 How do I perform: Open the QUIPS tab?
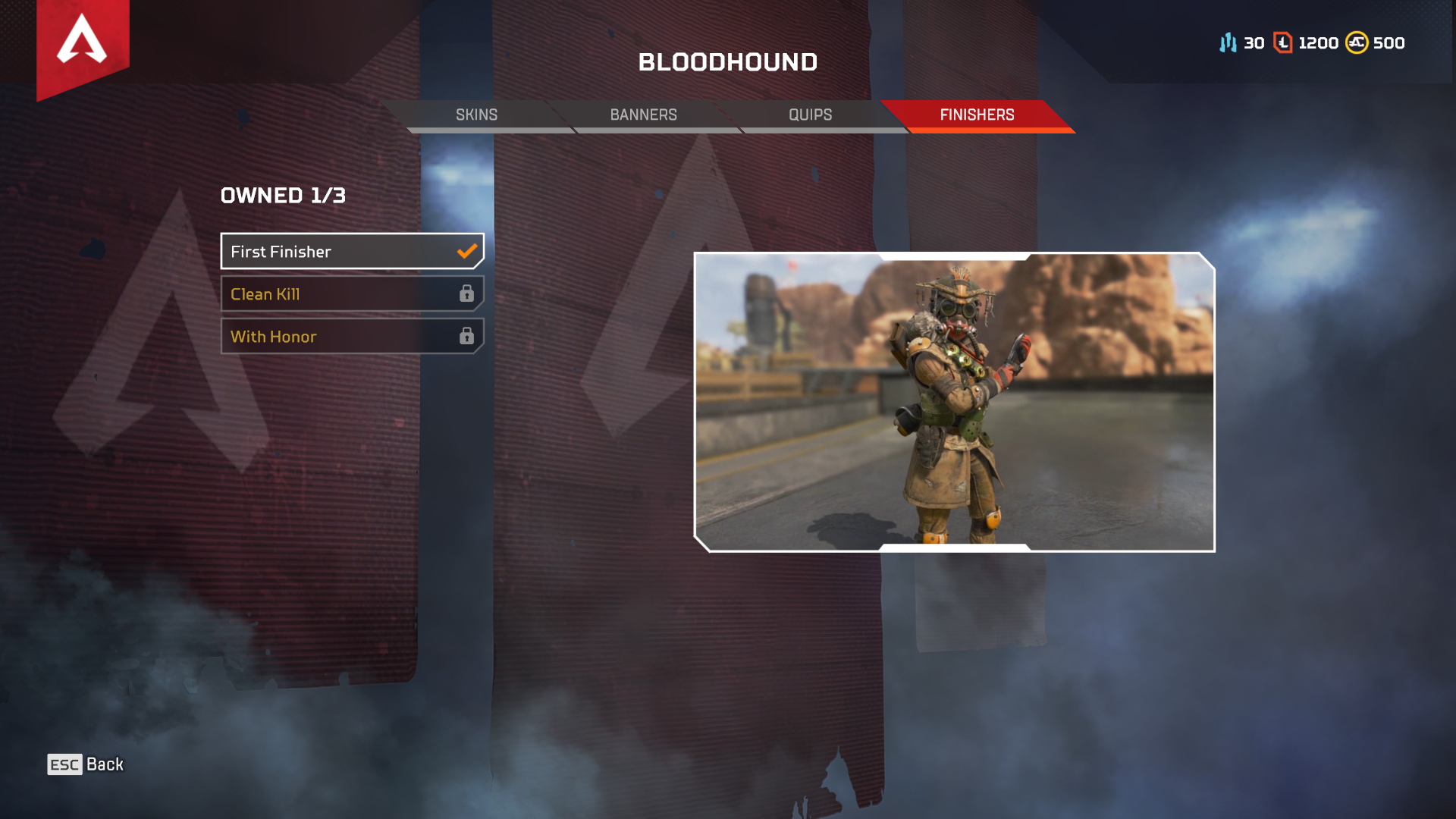point(808,115)
